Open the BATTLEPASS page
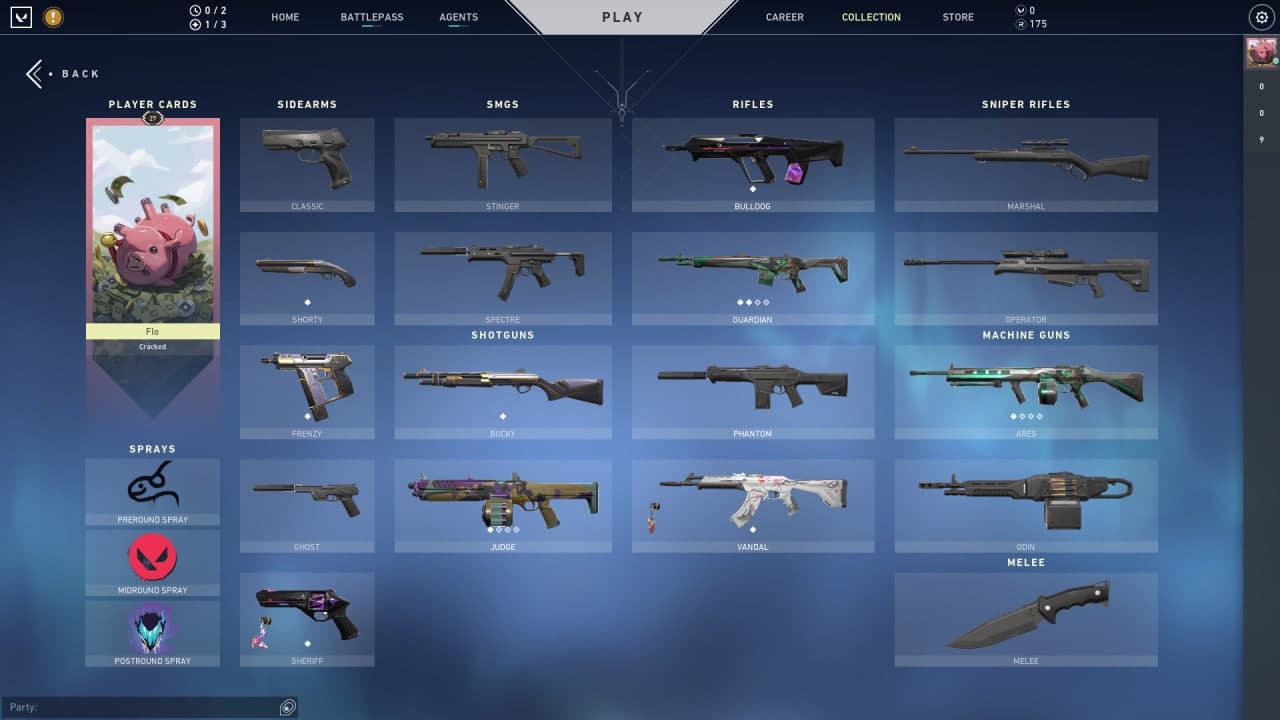The image size is (1280, 720). (371, 16)
